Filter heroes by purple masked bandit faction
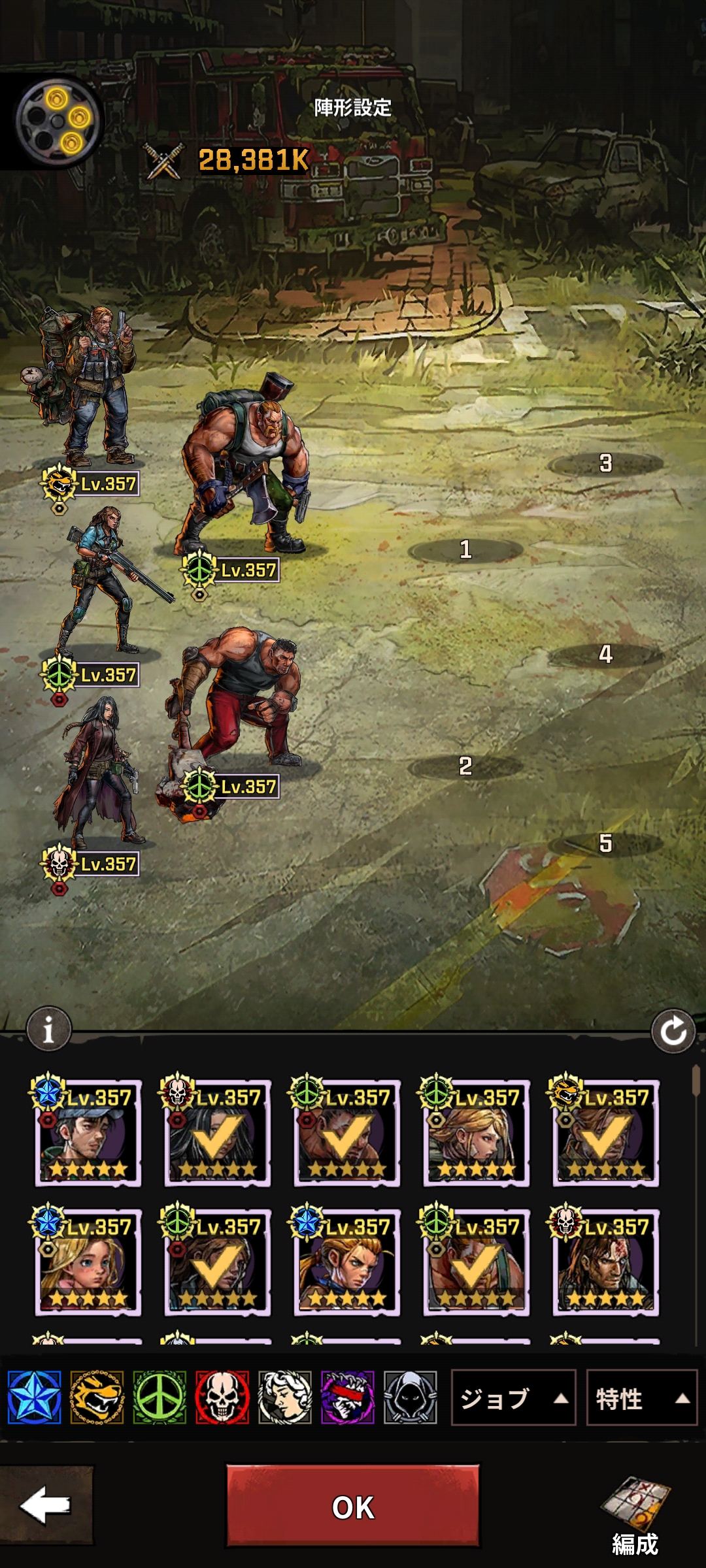The image size is (706, 1568). tap(347, 1398)
